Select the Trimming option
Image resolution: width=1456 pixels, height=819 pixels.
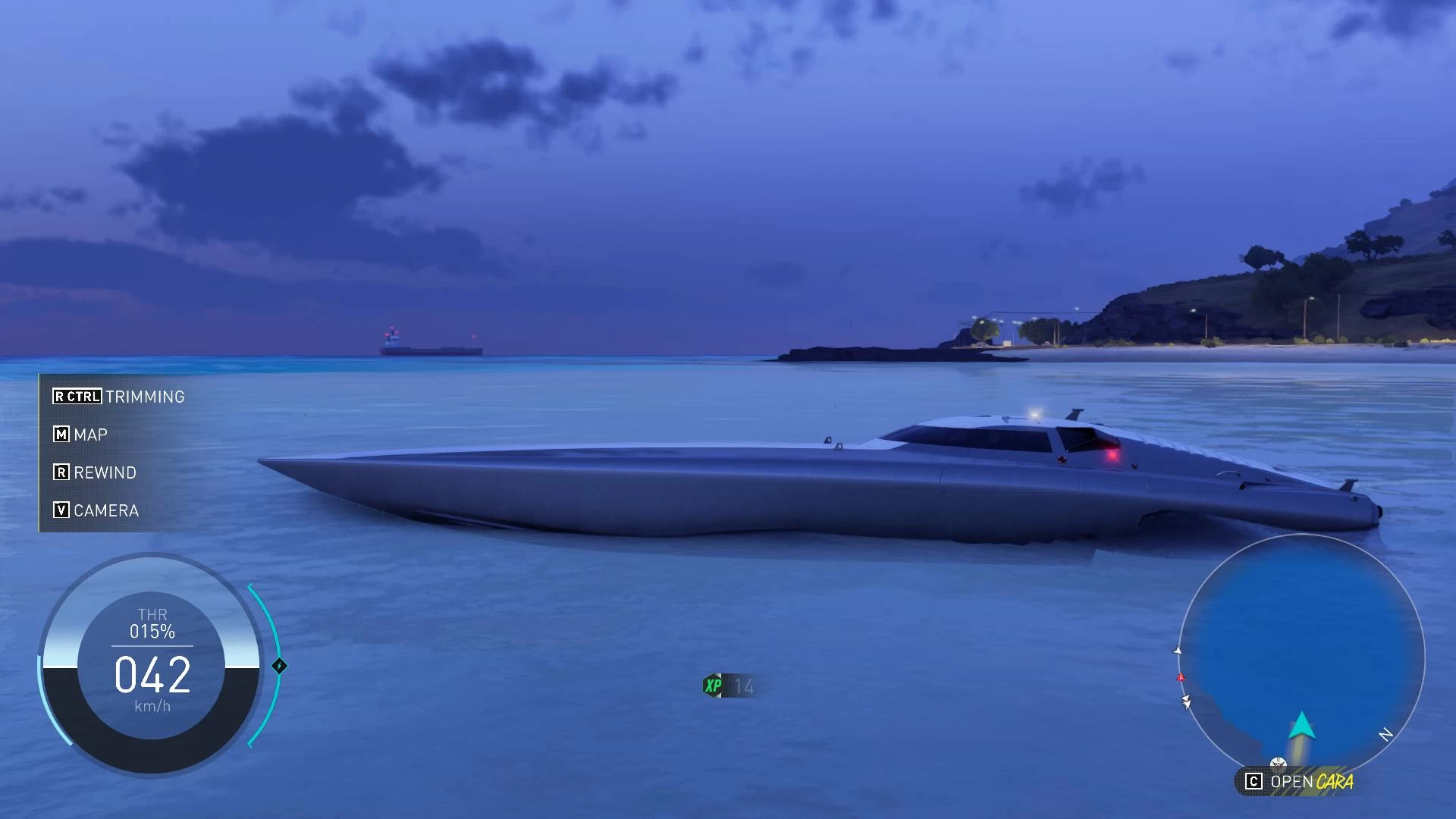[119, 397]
